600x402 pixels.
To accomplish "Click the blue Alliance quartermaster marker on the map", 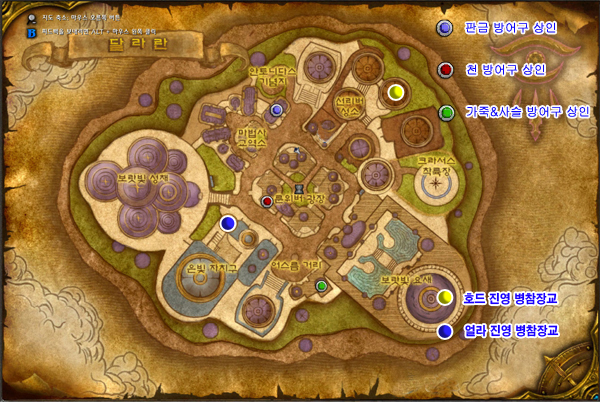I will pyautogui.click(x=229, y=223).
